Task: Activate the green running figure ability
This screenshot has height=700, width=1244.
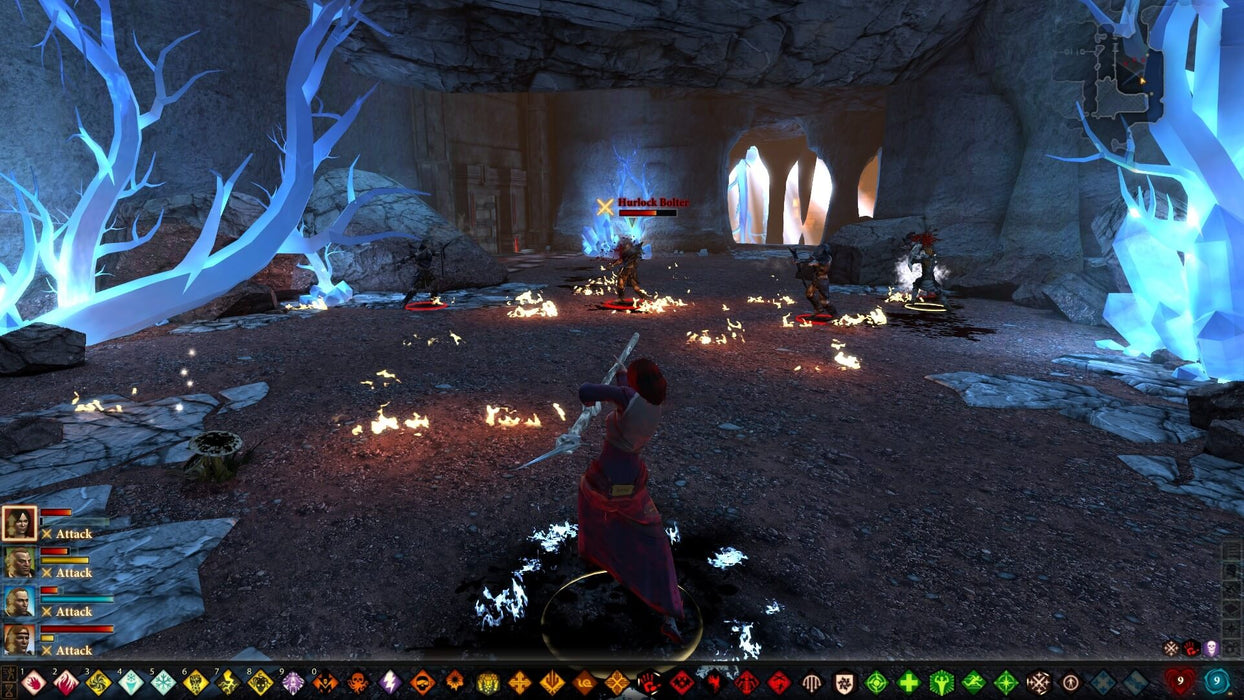Action: [973, 683]
